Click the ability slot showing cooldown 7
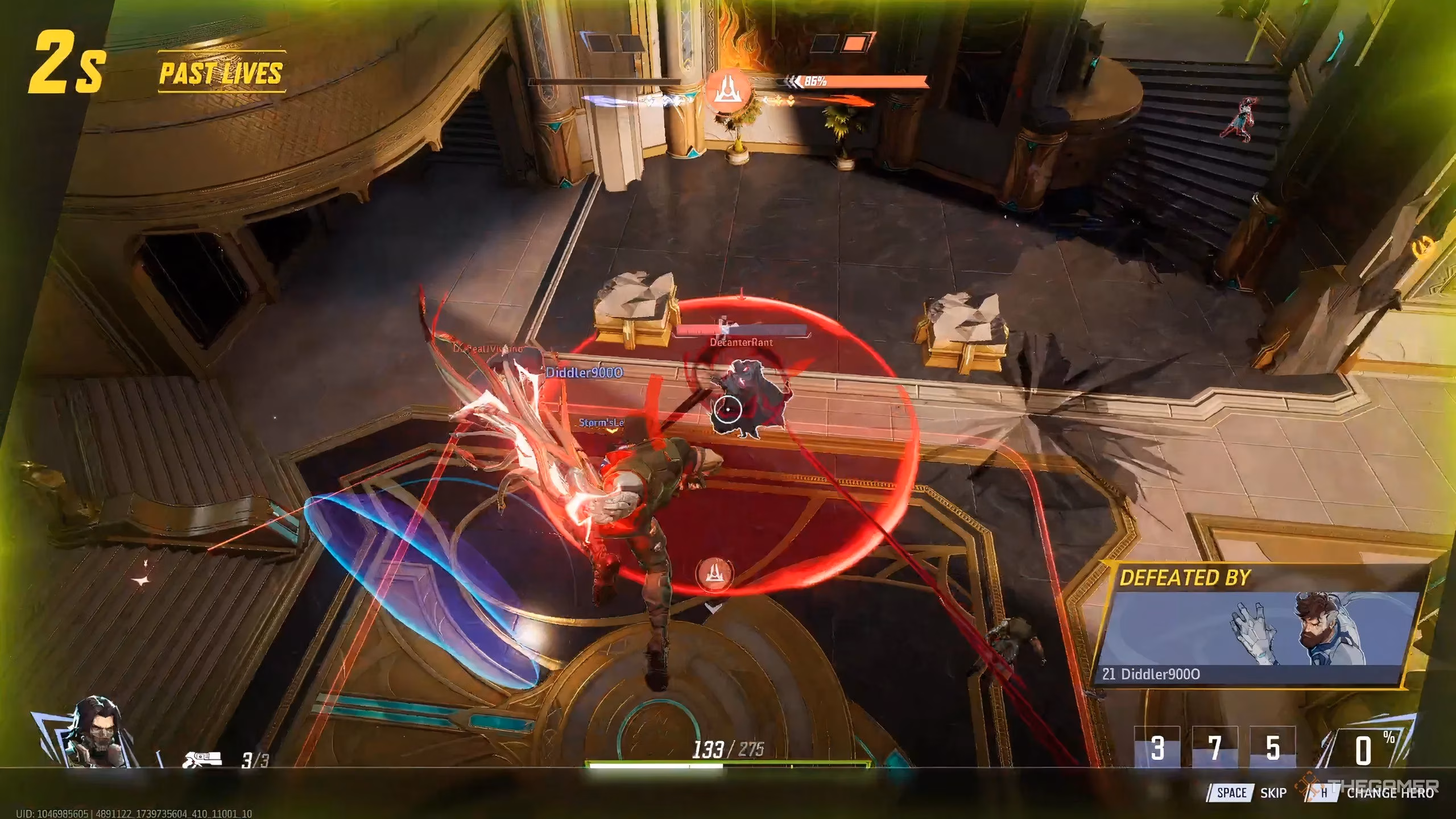Image resolution: width=1456 pixels, height=819 pixels. [x=1215, y=748]
